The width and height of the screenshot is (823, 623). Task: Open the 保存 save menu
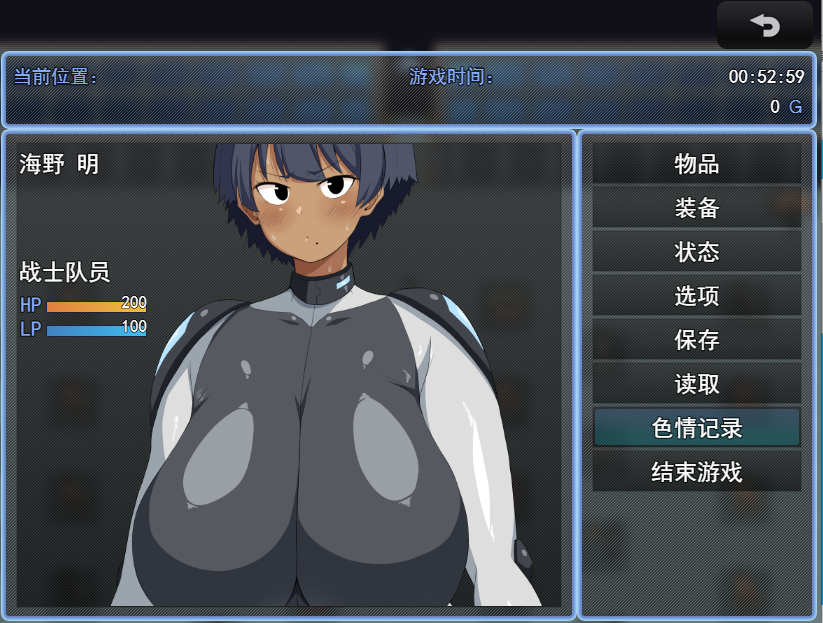696,340
